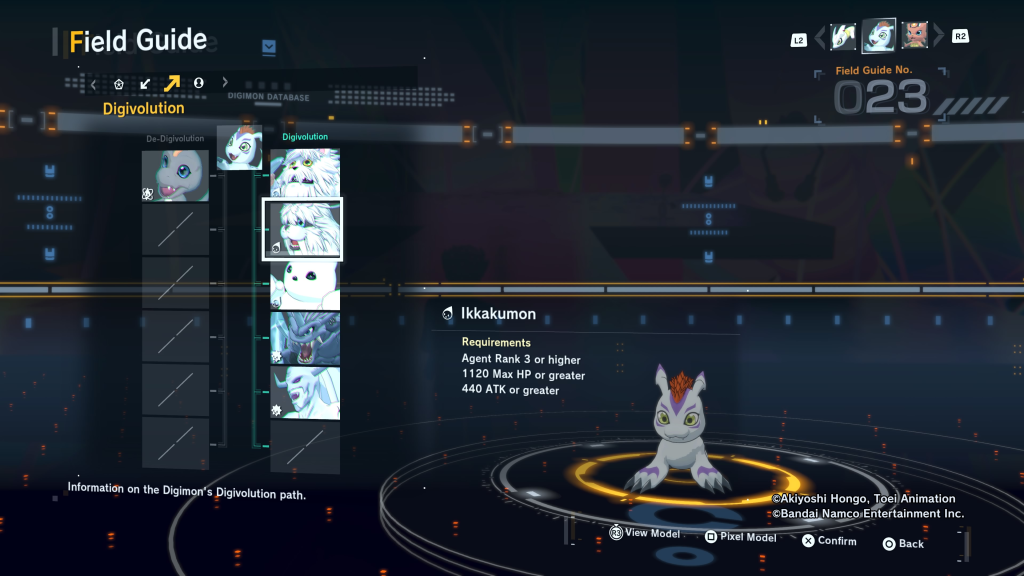Switch to the up-right arrow Digivolution tab
This screenshot has height=576, width=1024.
[172, 83]
